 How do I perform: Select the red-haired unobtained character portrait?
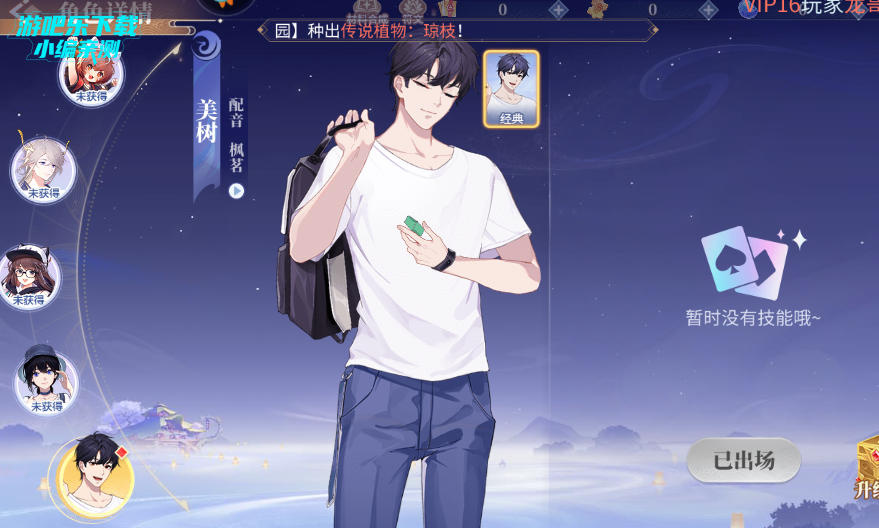[91, 73]
